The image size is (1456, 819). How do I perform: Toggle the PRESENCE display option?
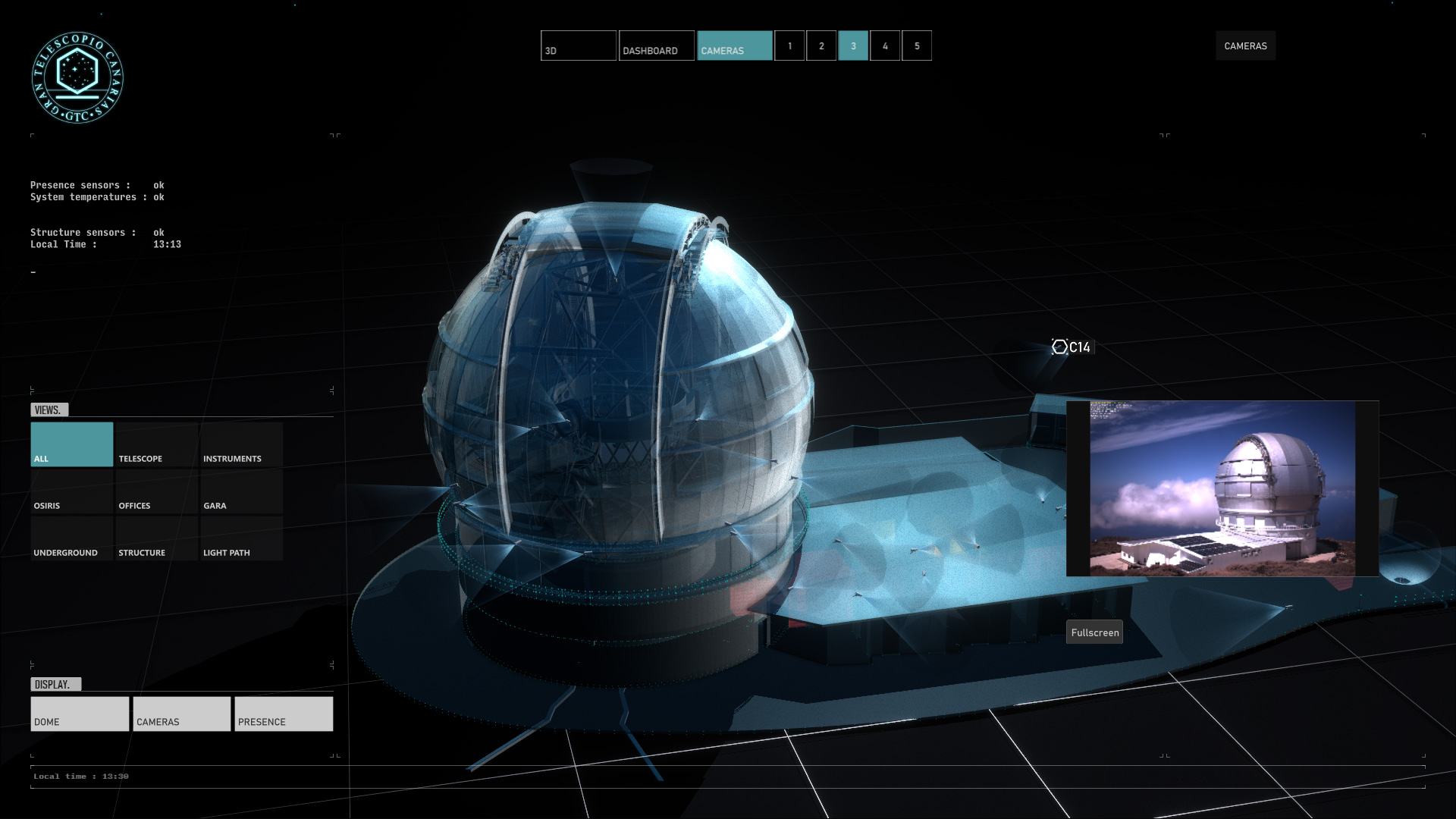(283, 714)
